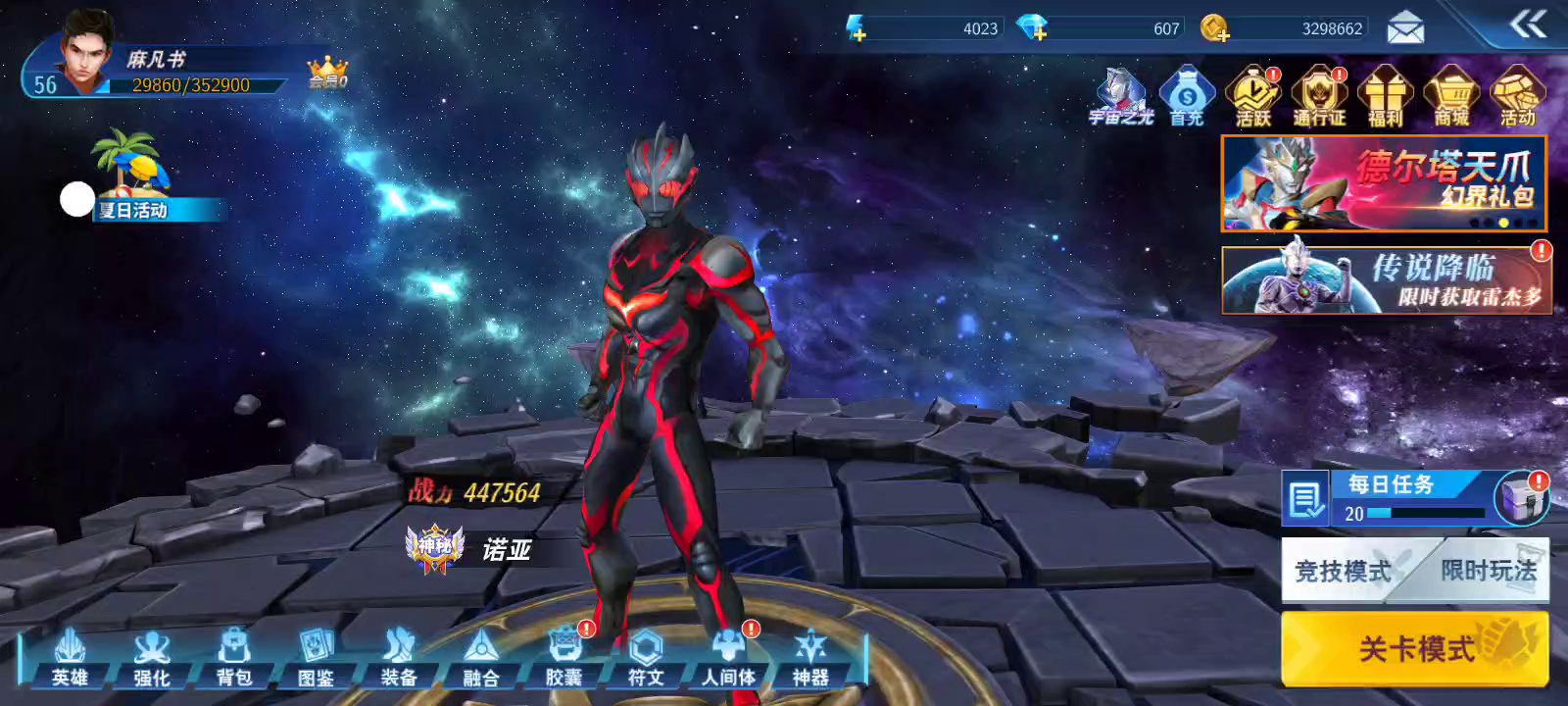Screen dimensions: 1568x706
Task: Open the 图鉴 codex
Action: click(317, 658)
